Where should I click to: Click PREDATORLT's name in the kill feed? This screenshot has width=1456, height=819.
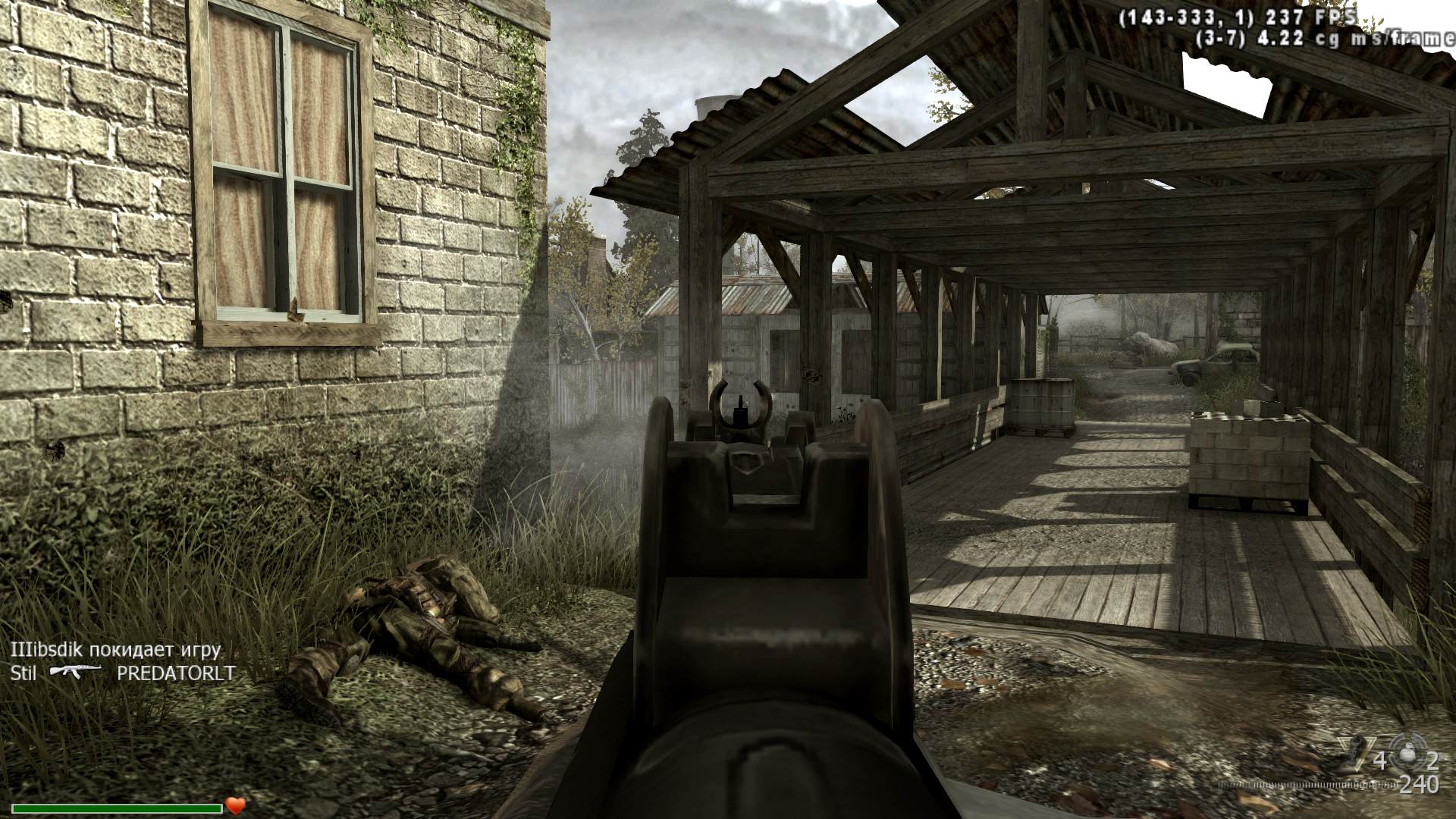coord(176,673)
